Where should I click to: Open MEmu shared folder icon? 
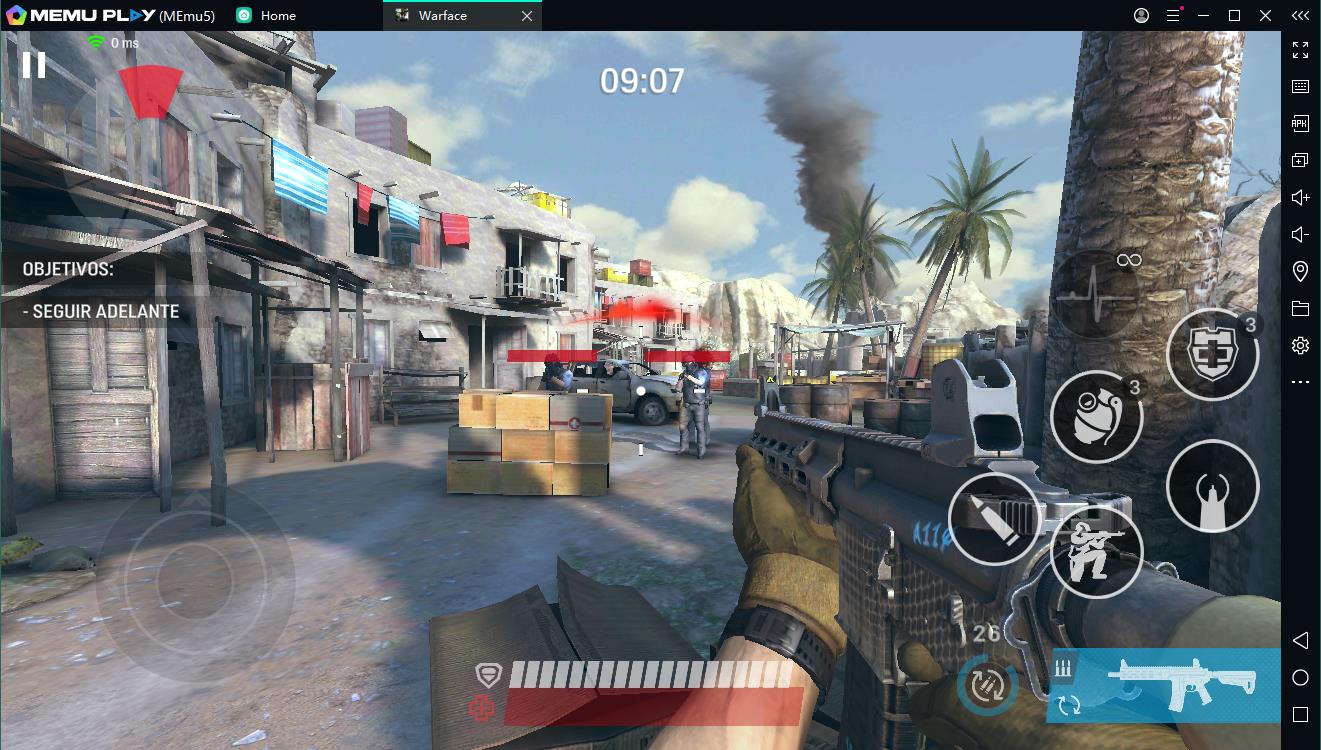point(1301,307)
